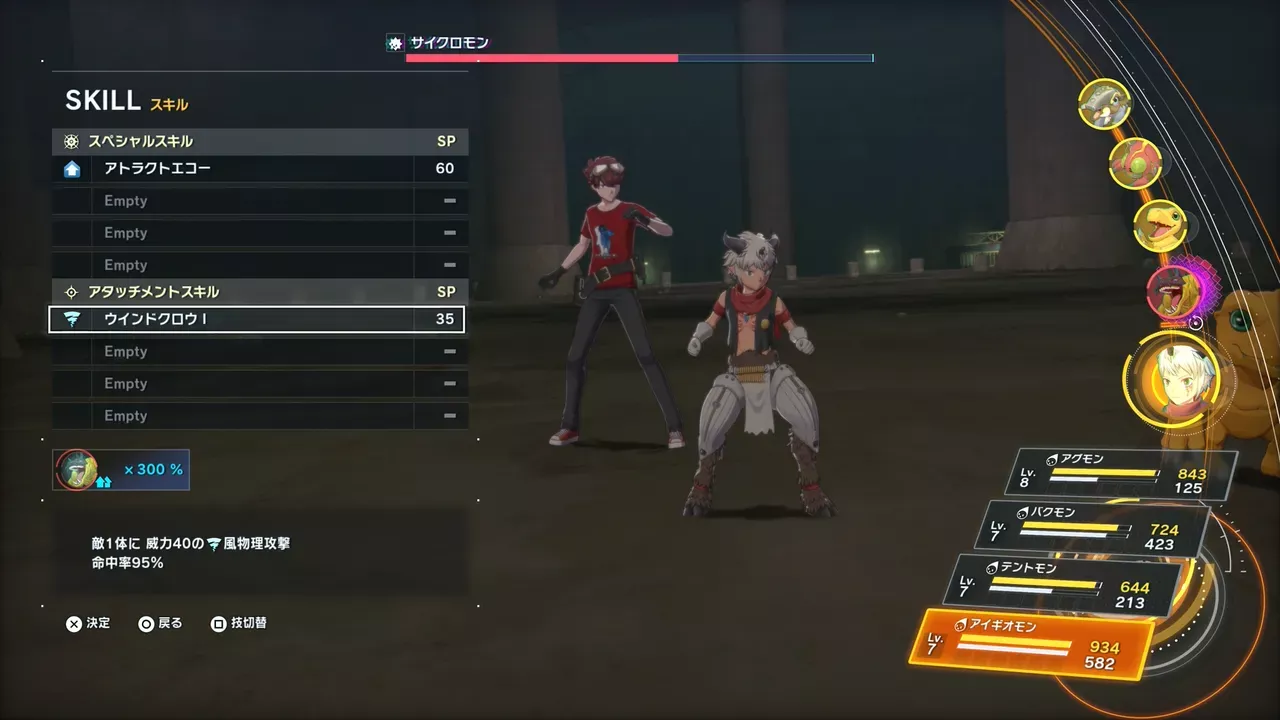Screen dimensions: 1280x720
Task: Click the double up-arrow effectiveness indicator
Action: point(104,481)
